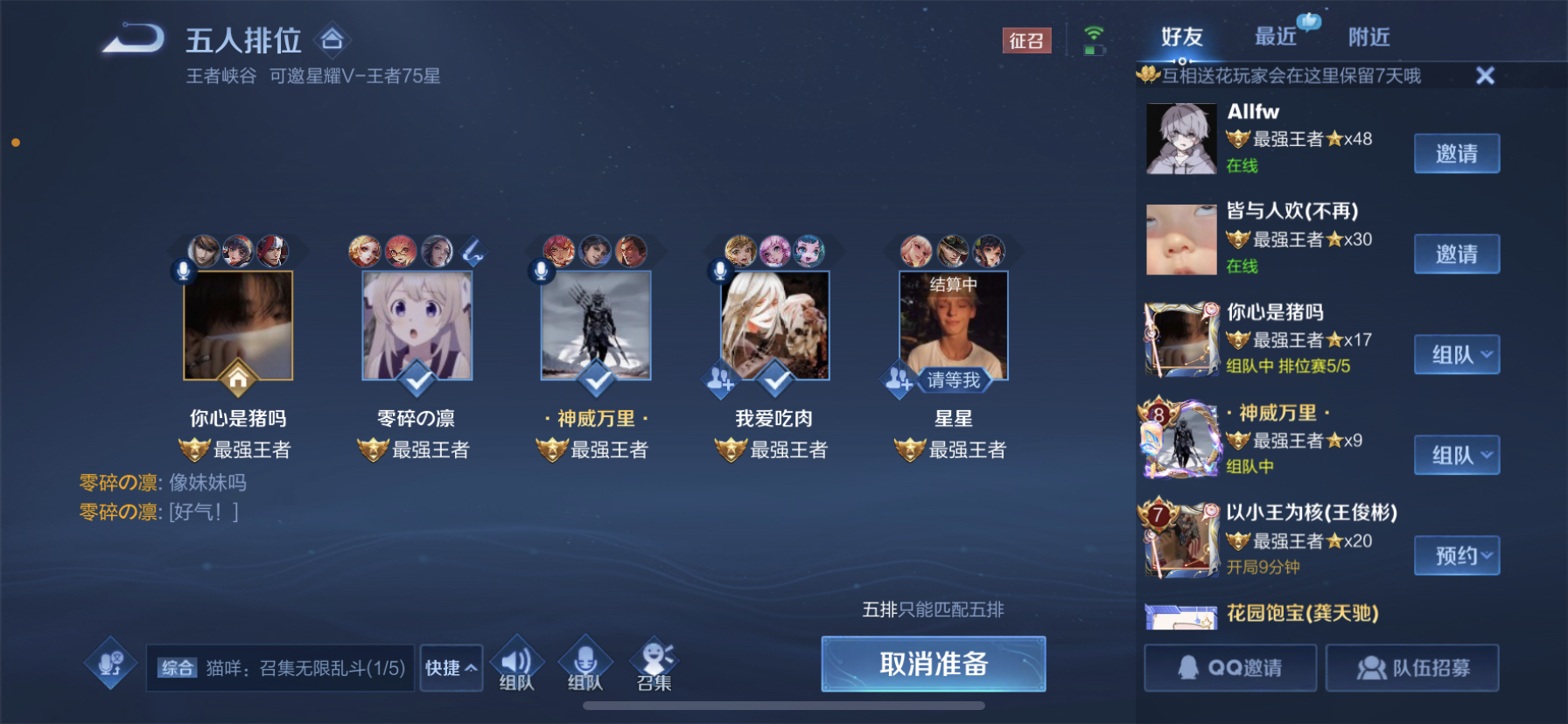Cancel ready with 取消准备 button
Viewport: 1568px width, 724px height.
coord(933,664)
